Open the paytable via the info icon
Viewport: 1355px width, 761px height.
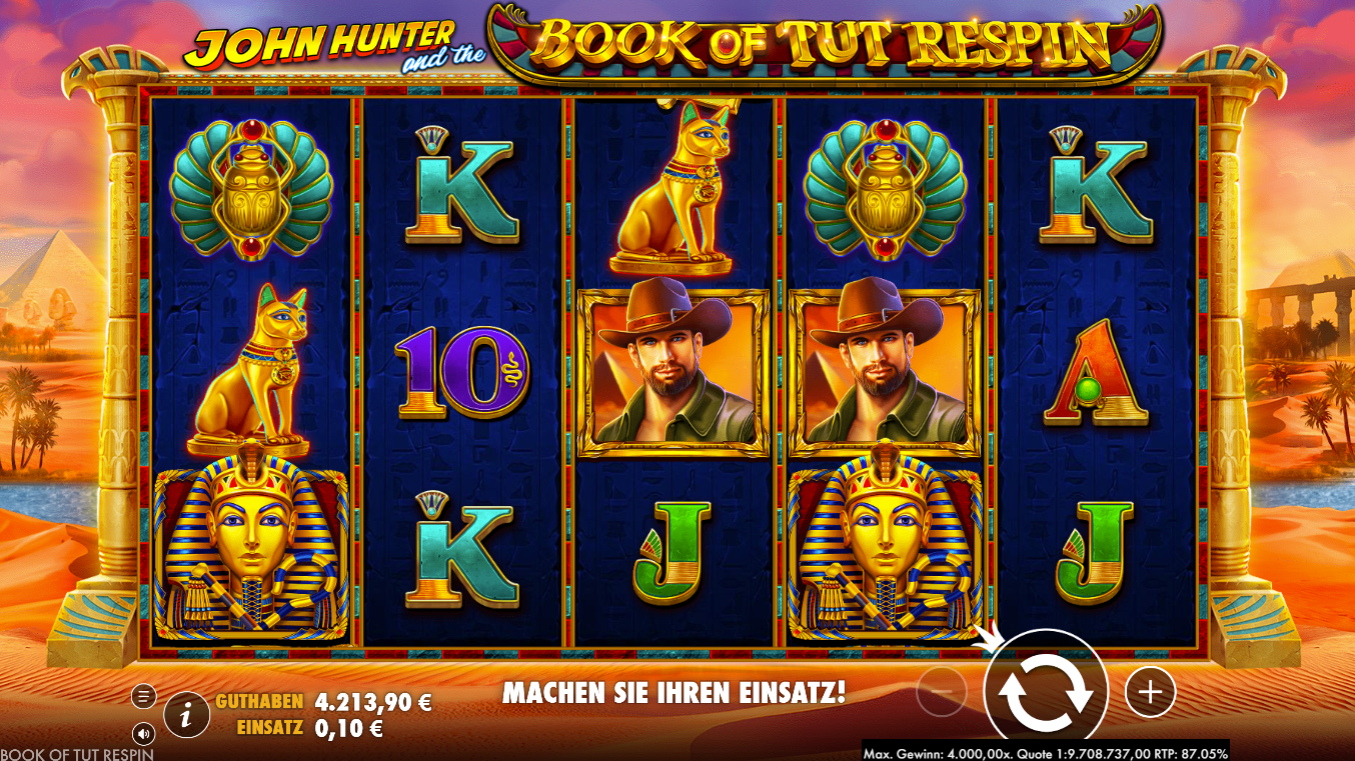tap(185, 712)
